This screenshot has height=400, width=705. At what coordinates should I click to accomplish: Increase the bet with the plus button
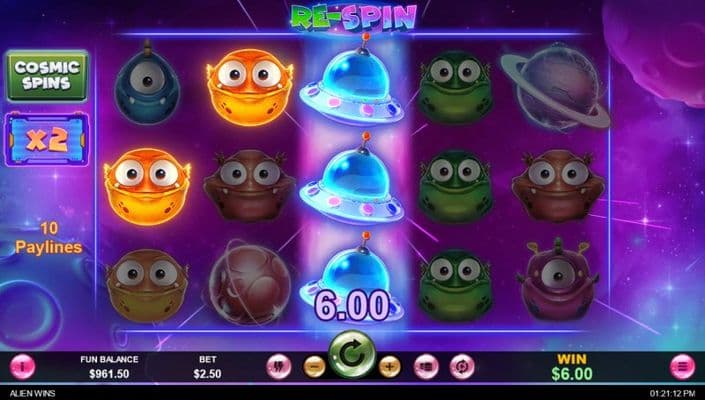390,367
